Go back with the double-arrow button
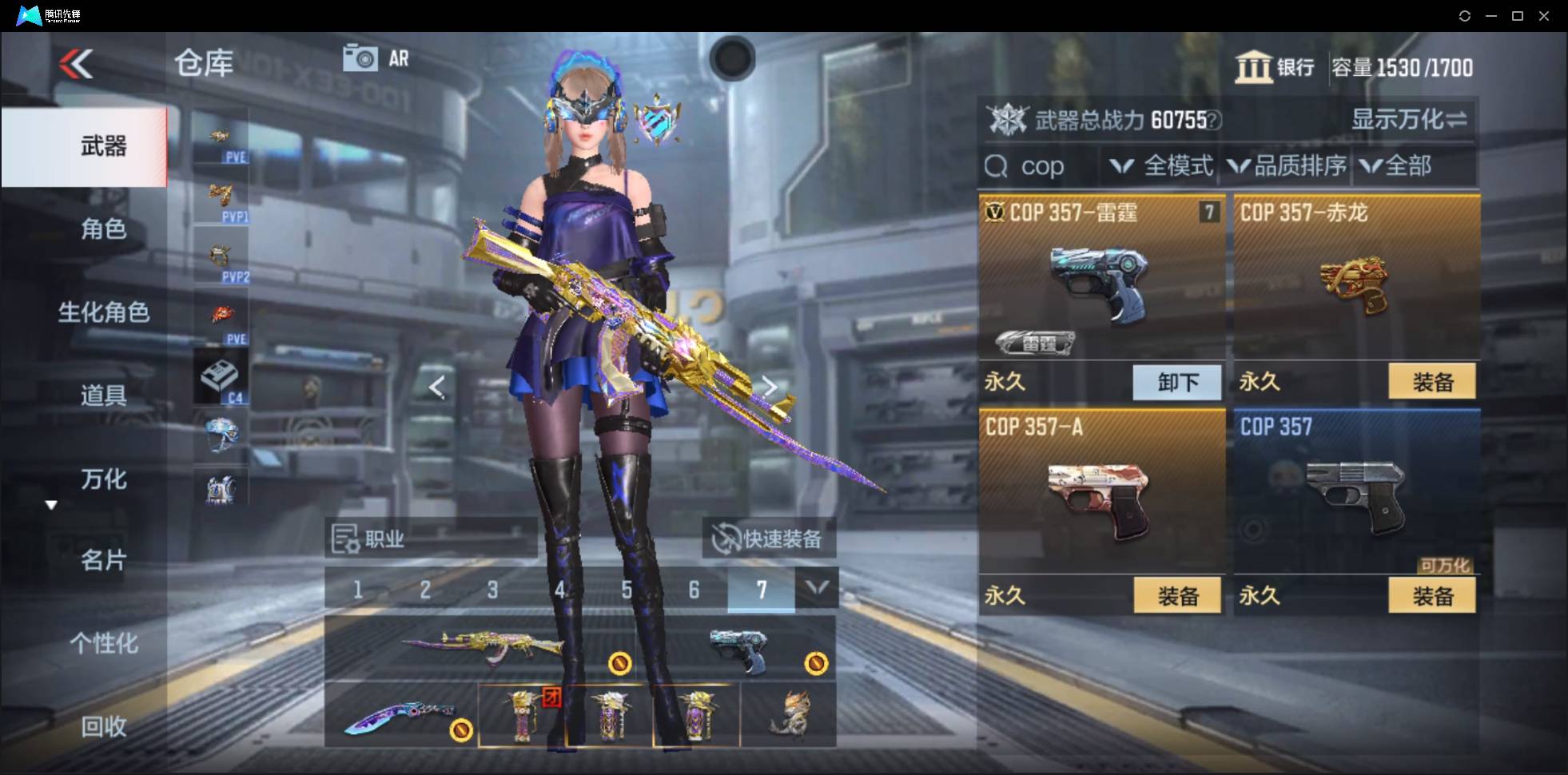 [77, 64]
